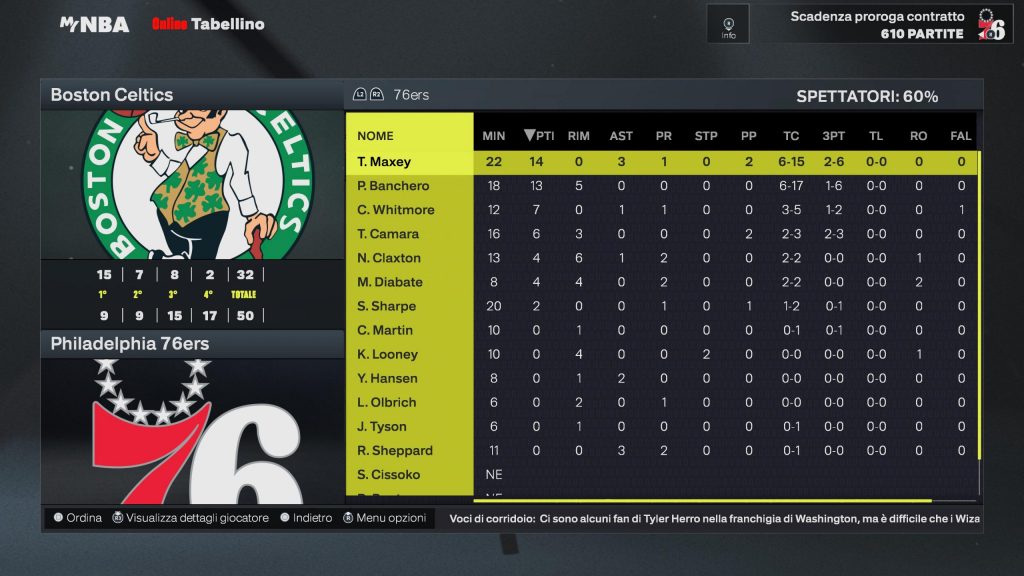Open the Info icon panel

pos(728,24)
